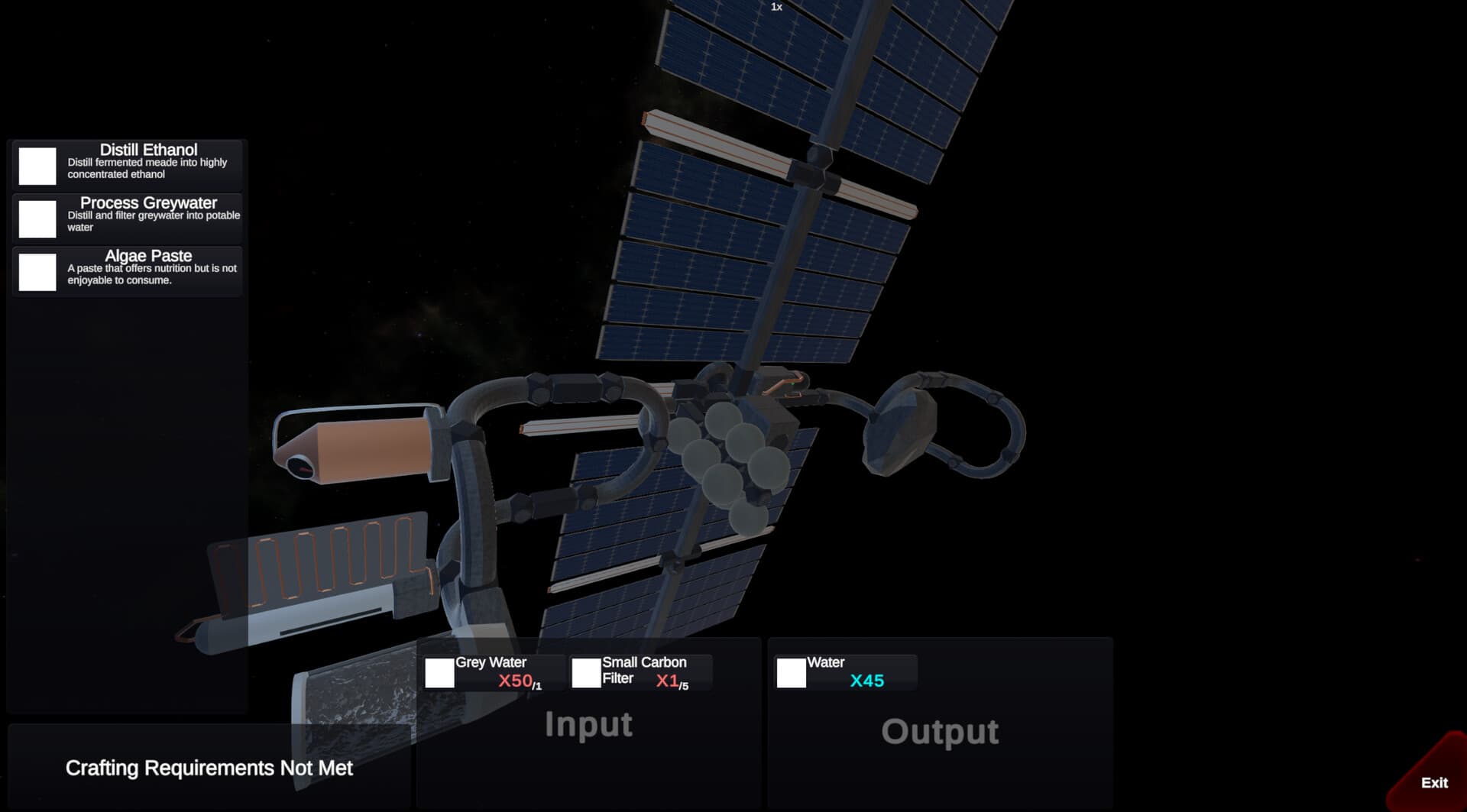This screenshot has width=1467, height=812.
Task: Click the 1x multiplier indicator at top
Action: pyautogui.click(x=776, y=8)
